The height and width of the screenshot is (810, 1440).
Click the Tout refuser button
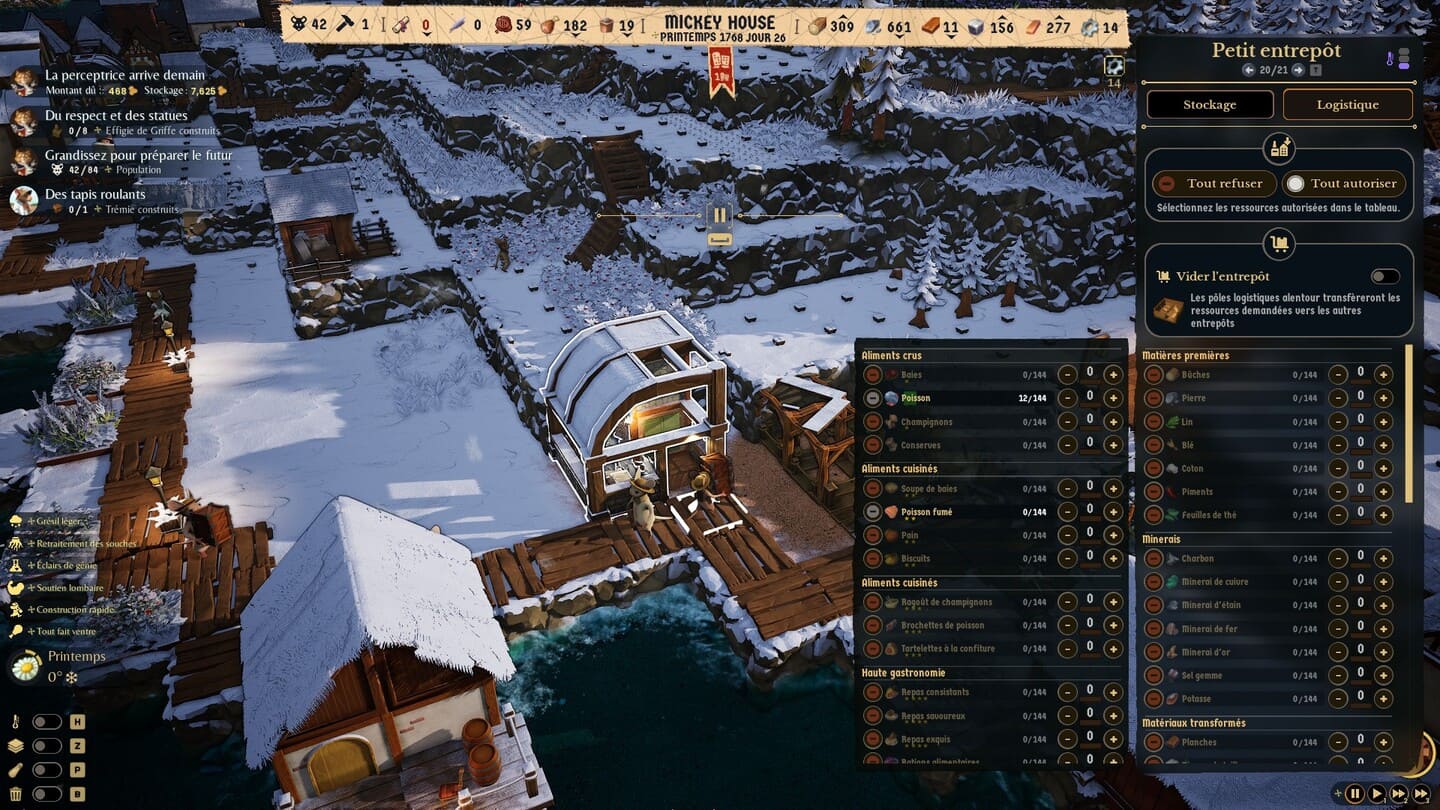pos(1214,184)
